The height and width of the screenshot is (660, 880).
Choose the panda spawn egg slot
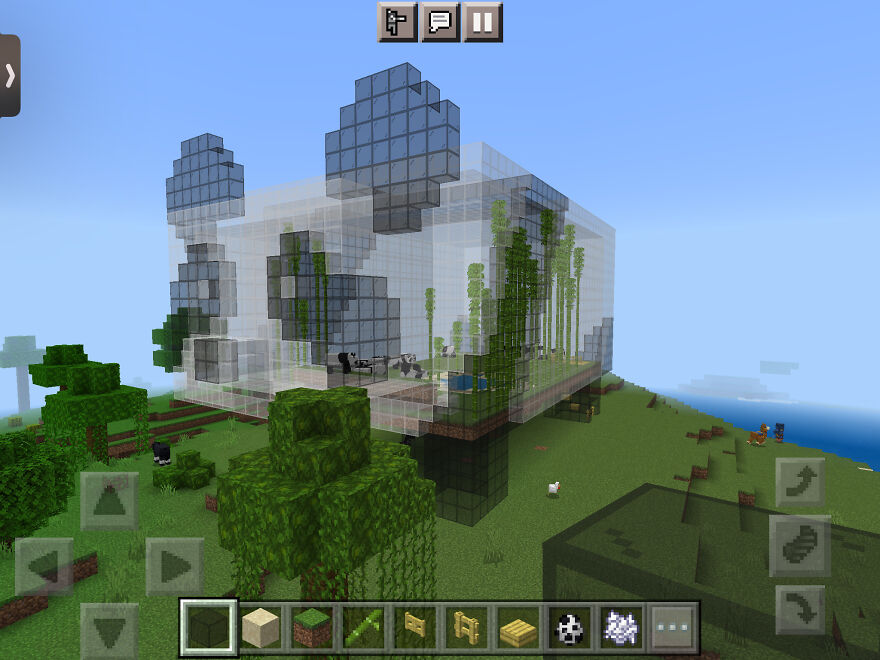tap(569, 628)
